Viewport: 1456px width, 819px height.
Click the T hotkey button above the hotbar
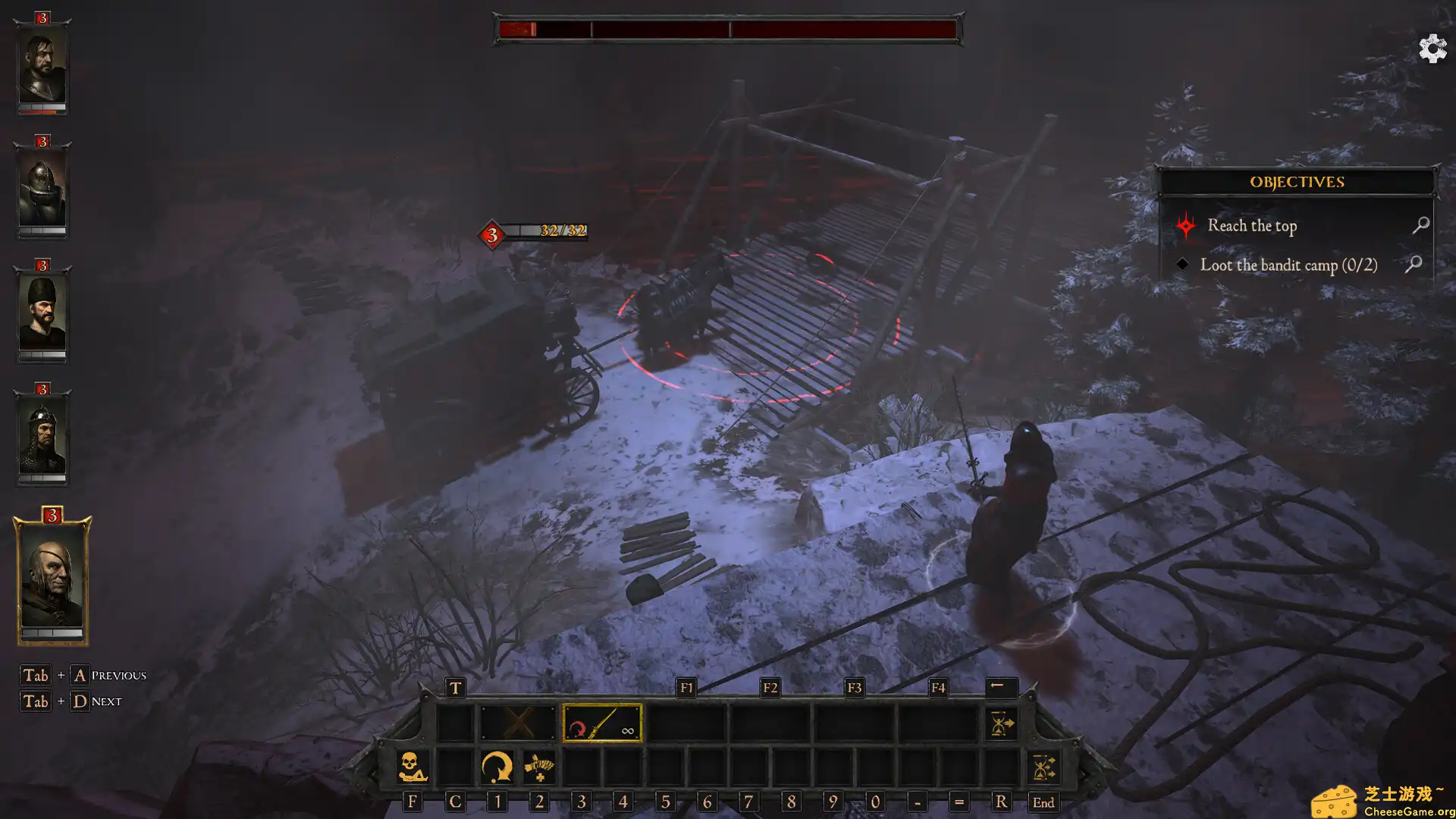455,689
